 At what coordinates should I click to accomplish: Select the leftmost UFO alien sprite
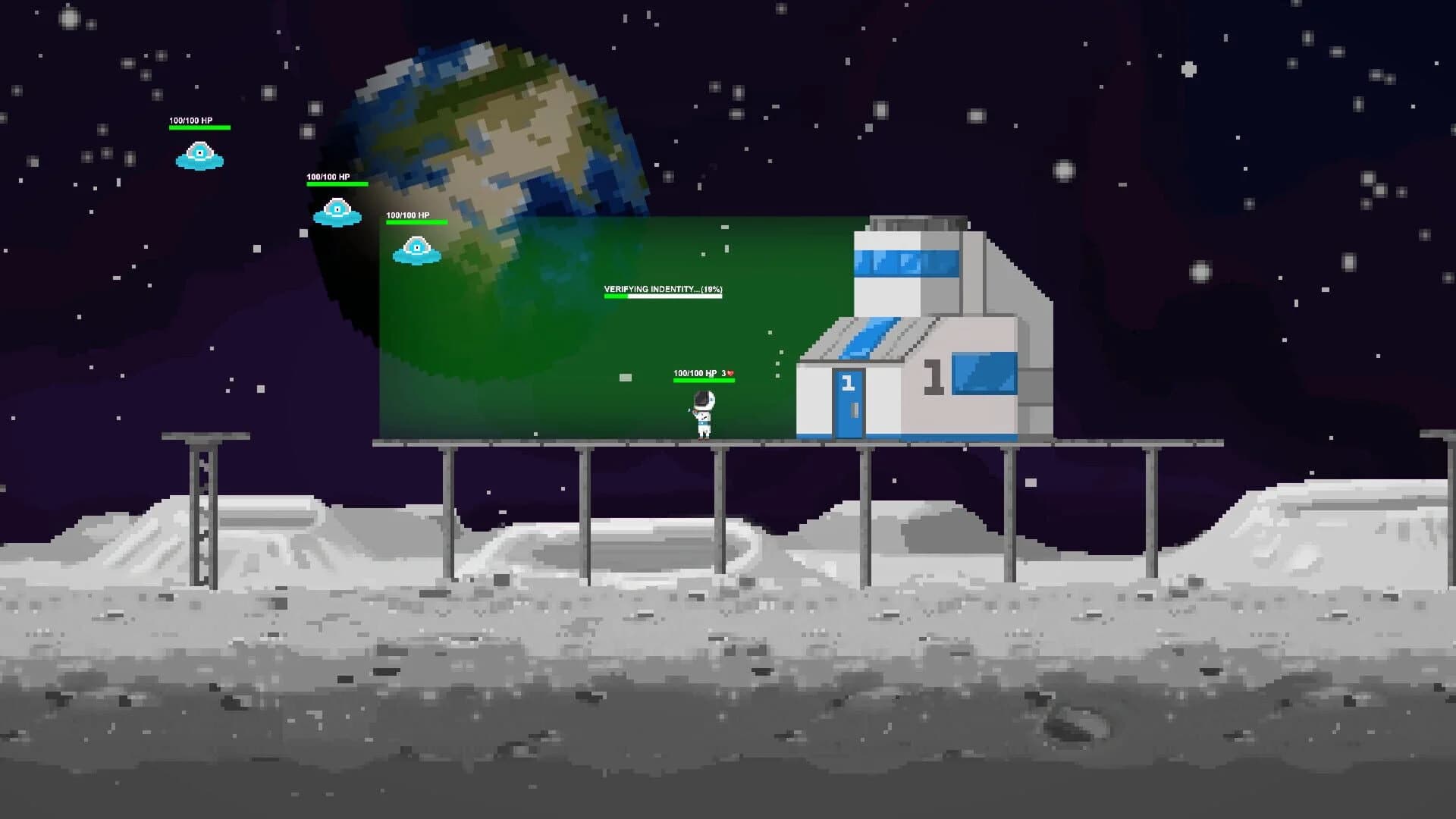click(x=199, y=155)
